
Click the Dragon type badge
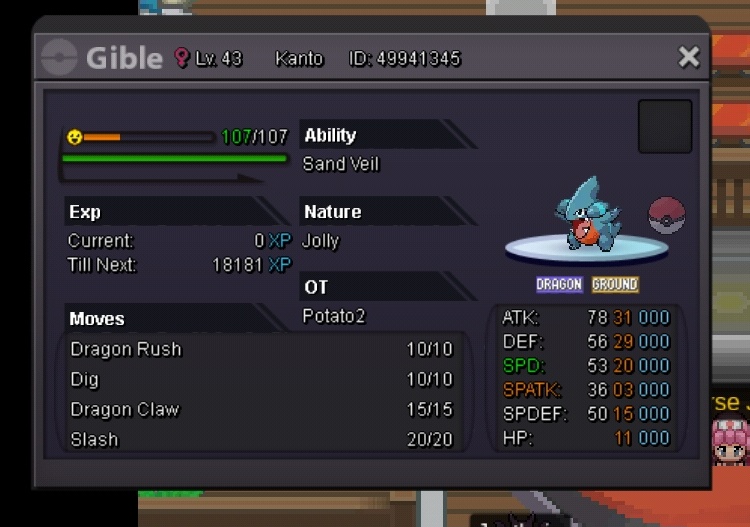tap(559, 285)
